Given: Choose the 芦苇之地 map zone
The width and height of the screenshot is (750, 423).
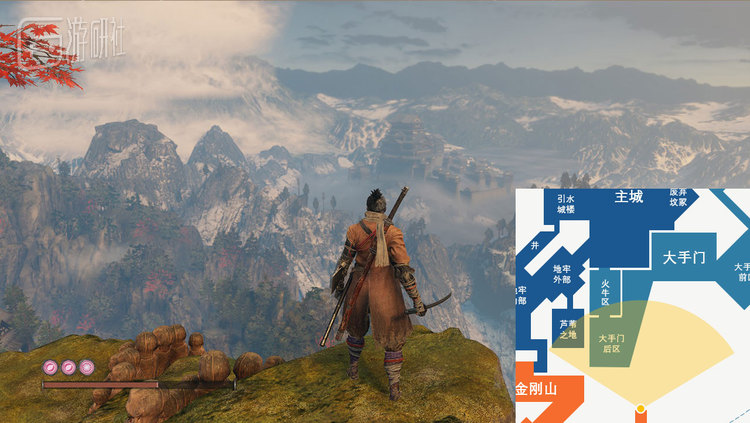Looking at the screenshot, I should click(x=568, y=329).
